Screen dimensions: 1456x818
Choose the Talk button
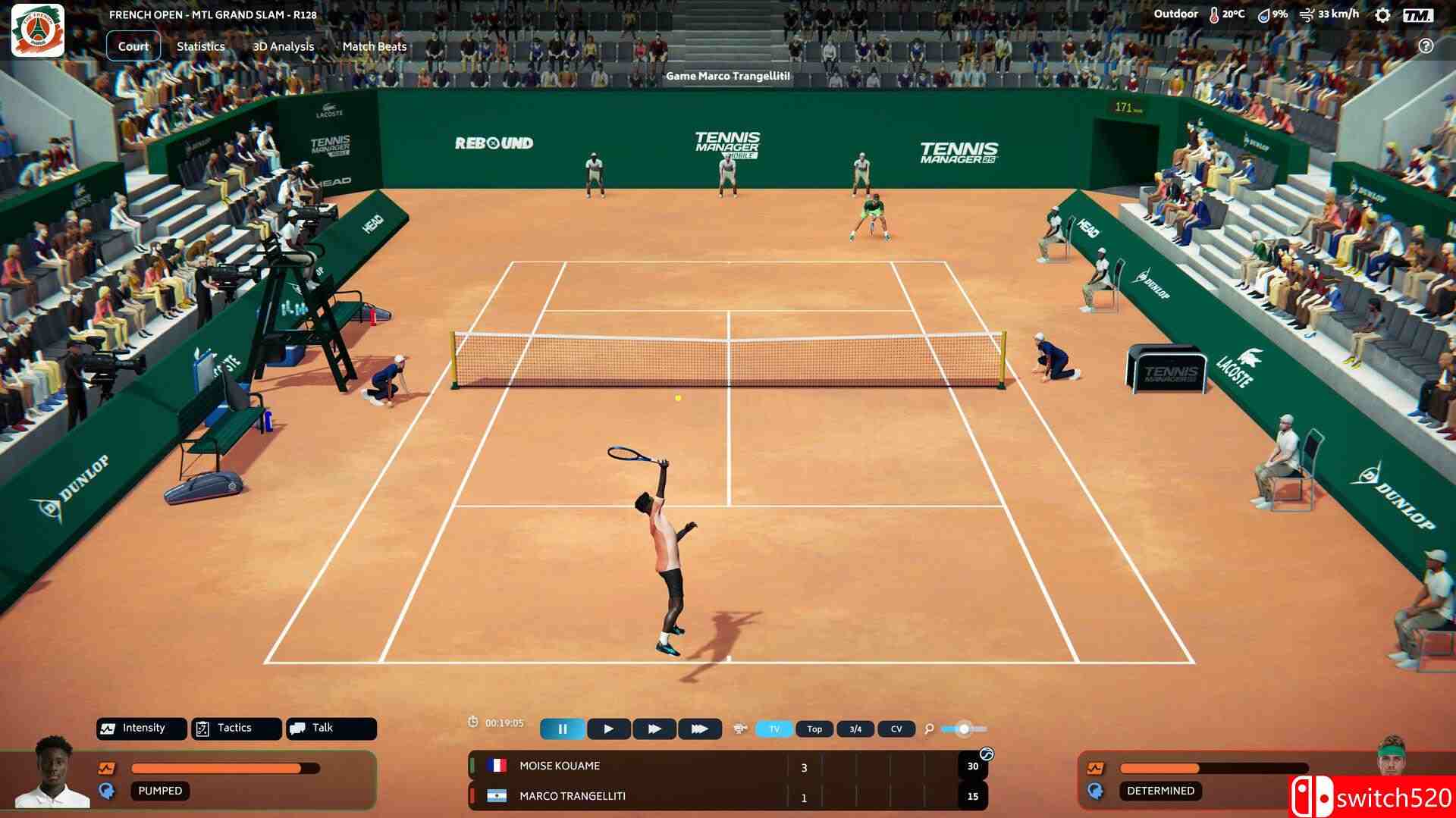tap(331, 729)
